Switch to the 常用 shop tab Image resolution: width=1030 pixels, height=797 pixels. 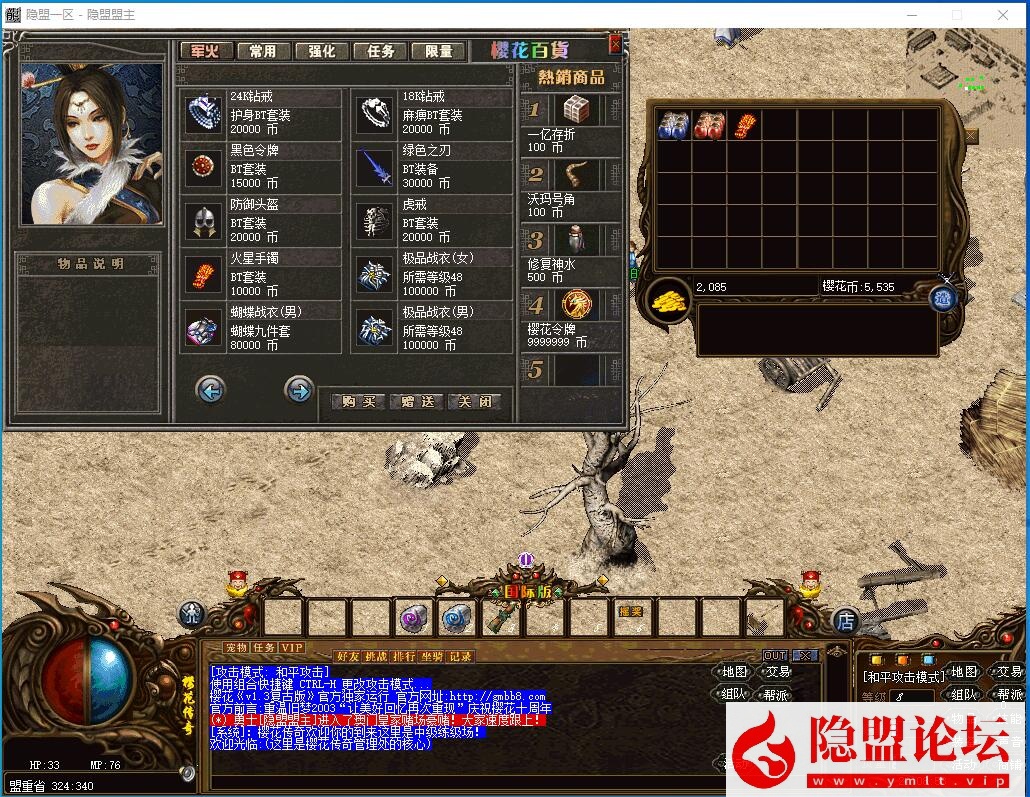click(263, 51)
